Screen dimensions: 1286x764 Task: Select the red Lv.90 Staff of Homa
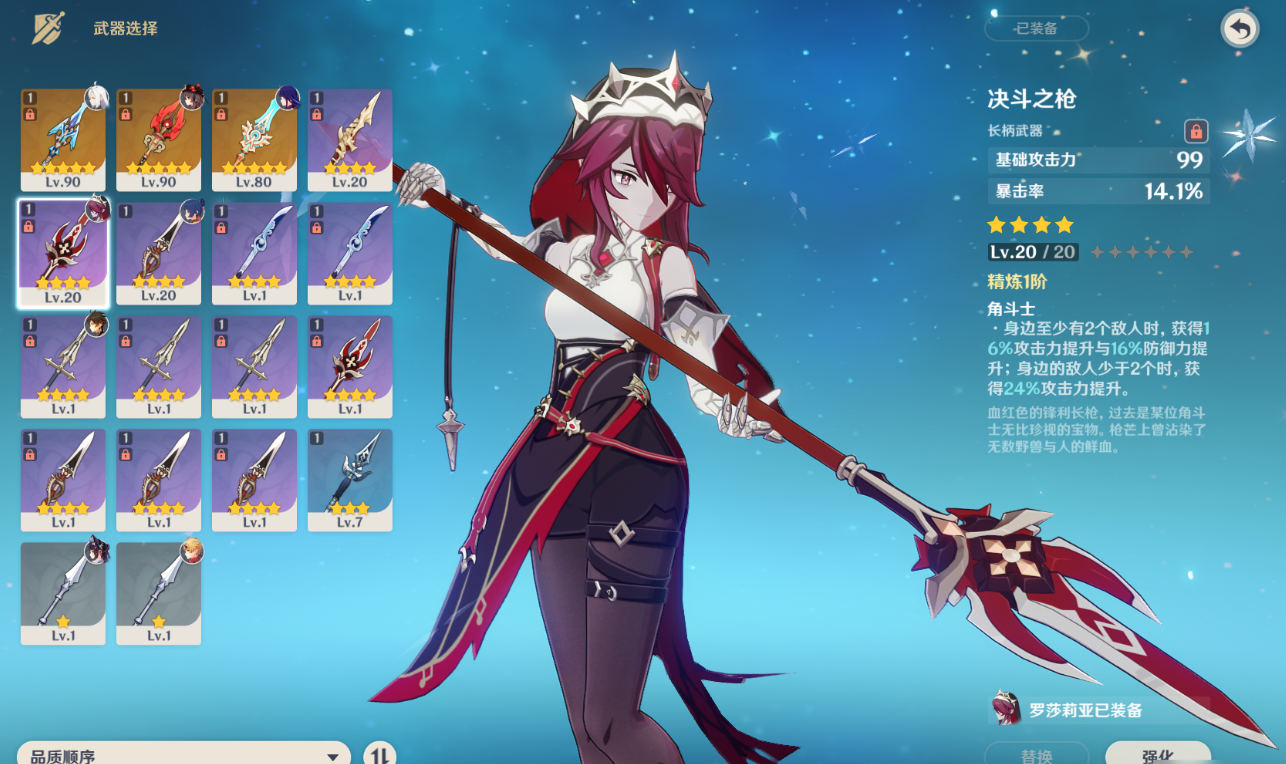[x=158, y=140]
